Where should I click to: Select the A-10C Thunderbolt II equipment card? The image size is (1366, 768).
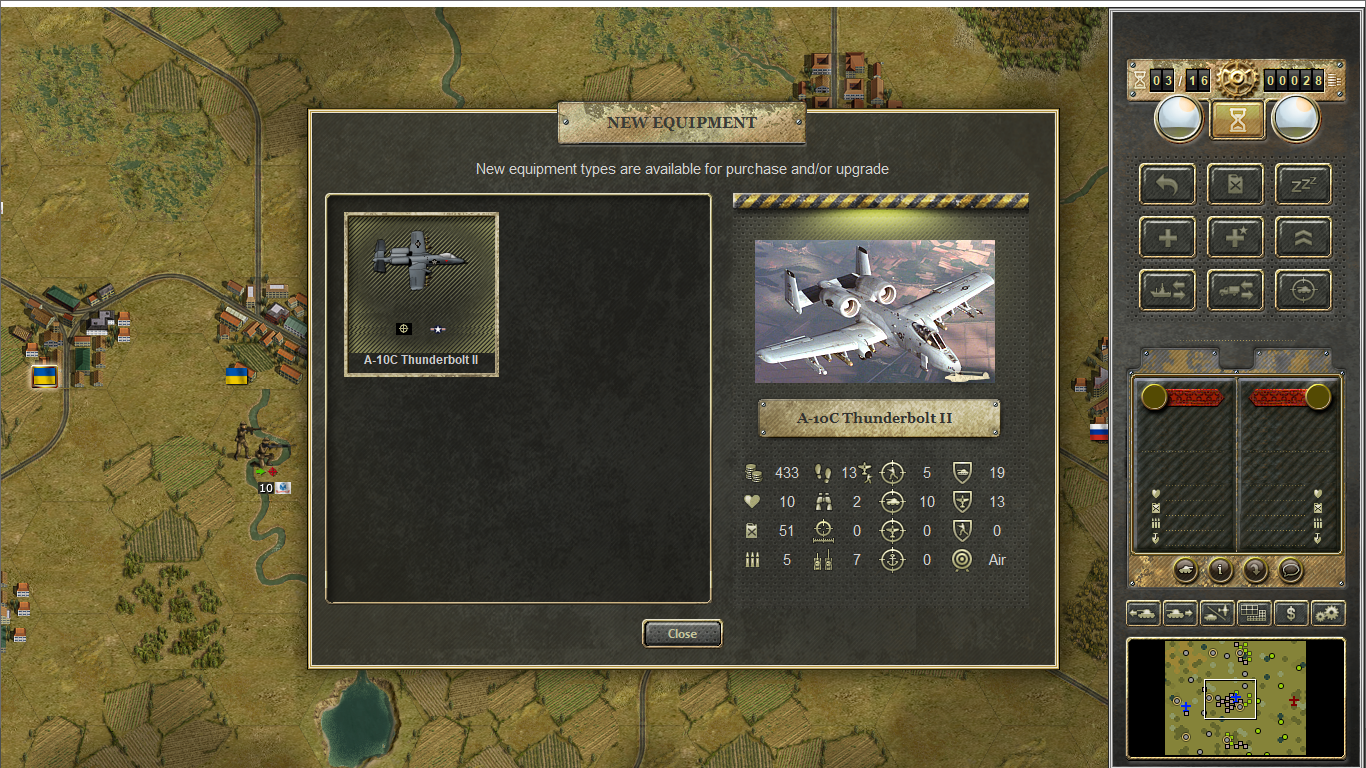click(421, 294)
